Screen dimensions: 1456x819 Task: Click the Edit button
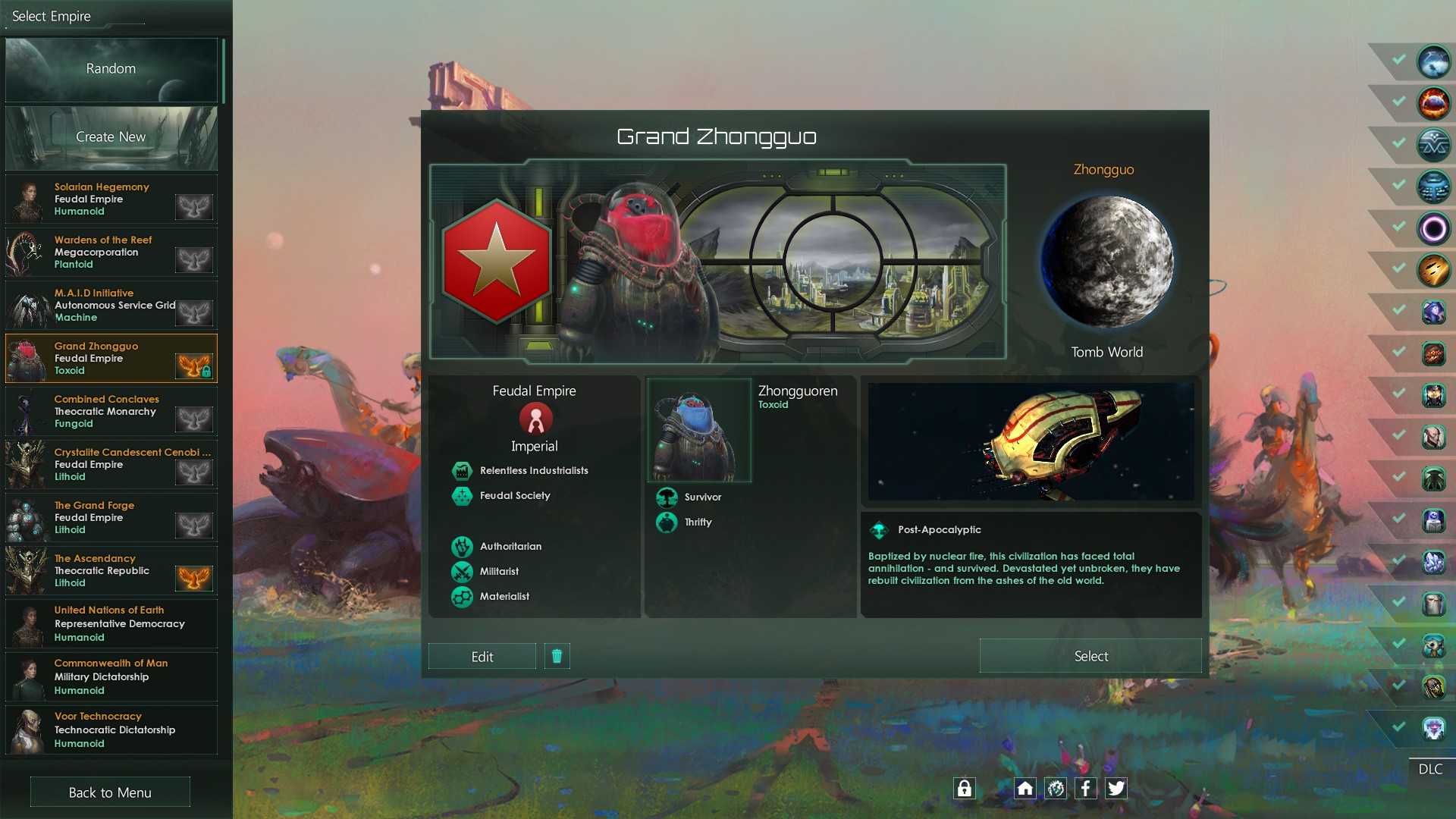(482, 656)
